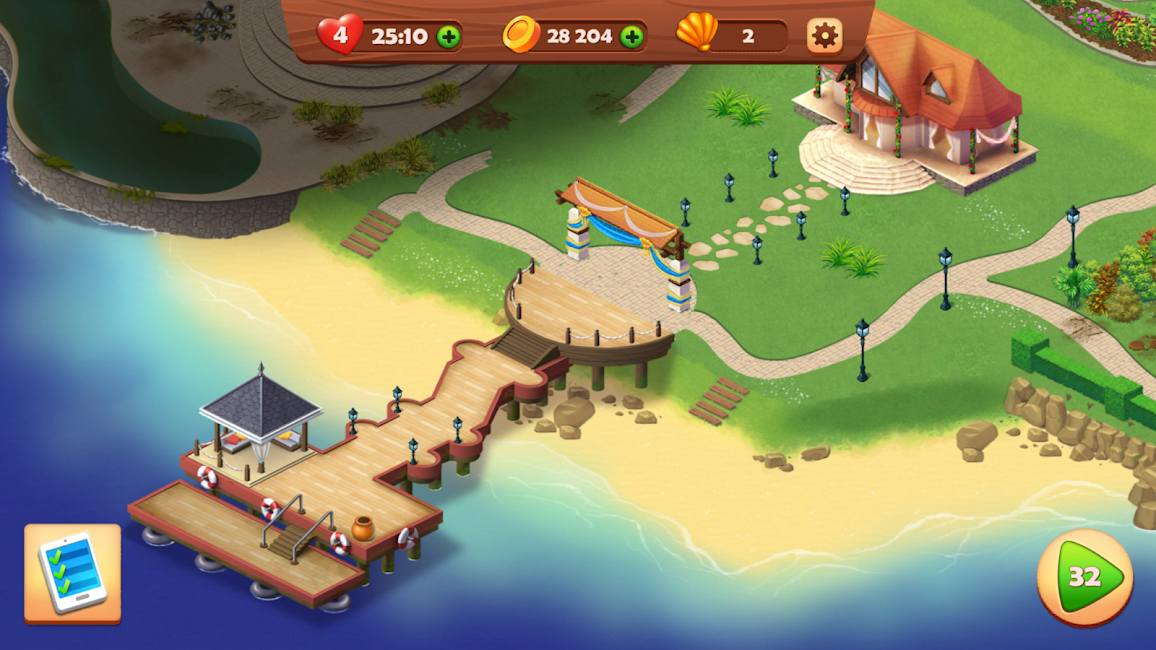Buy more coins with the green plus
Viewport: 1156px width, 650px height.
click(632, 37)
